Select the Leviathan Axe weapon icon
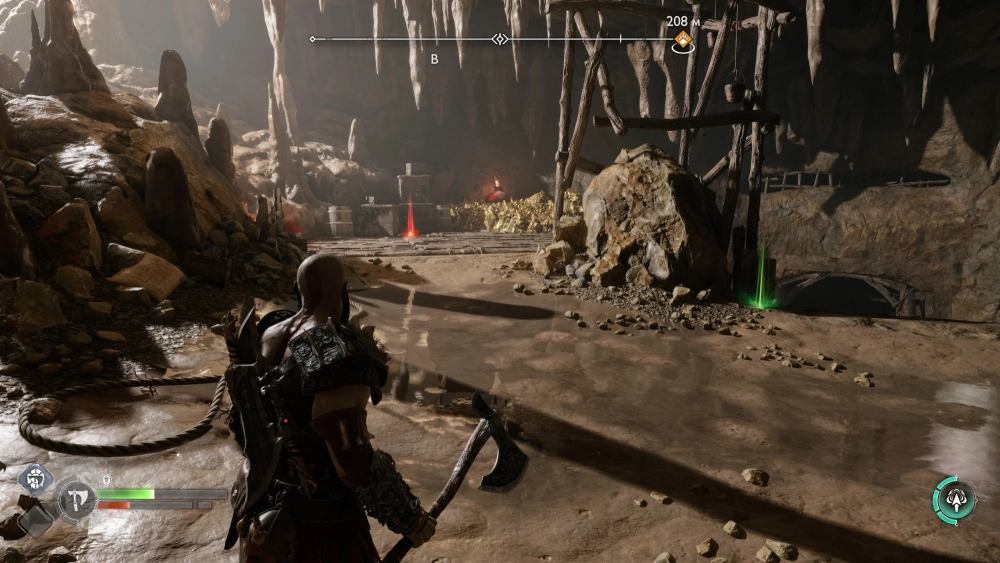 pyautogui.click(x=77, y=498)
